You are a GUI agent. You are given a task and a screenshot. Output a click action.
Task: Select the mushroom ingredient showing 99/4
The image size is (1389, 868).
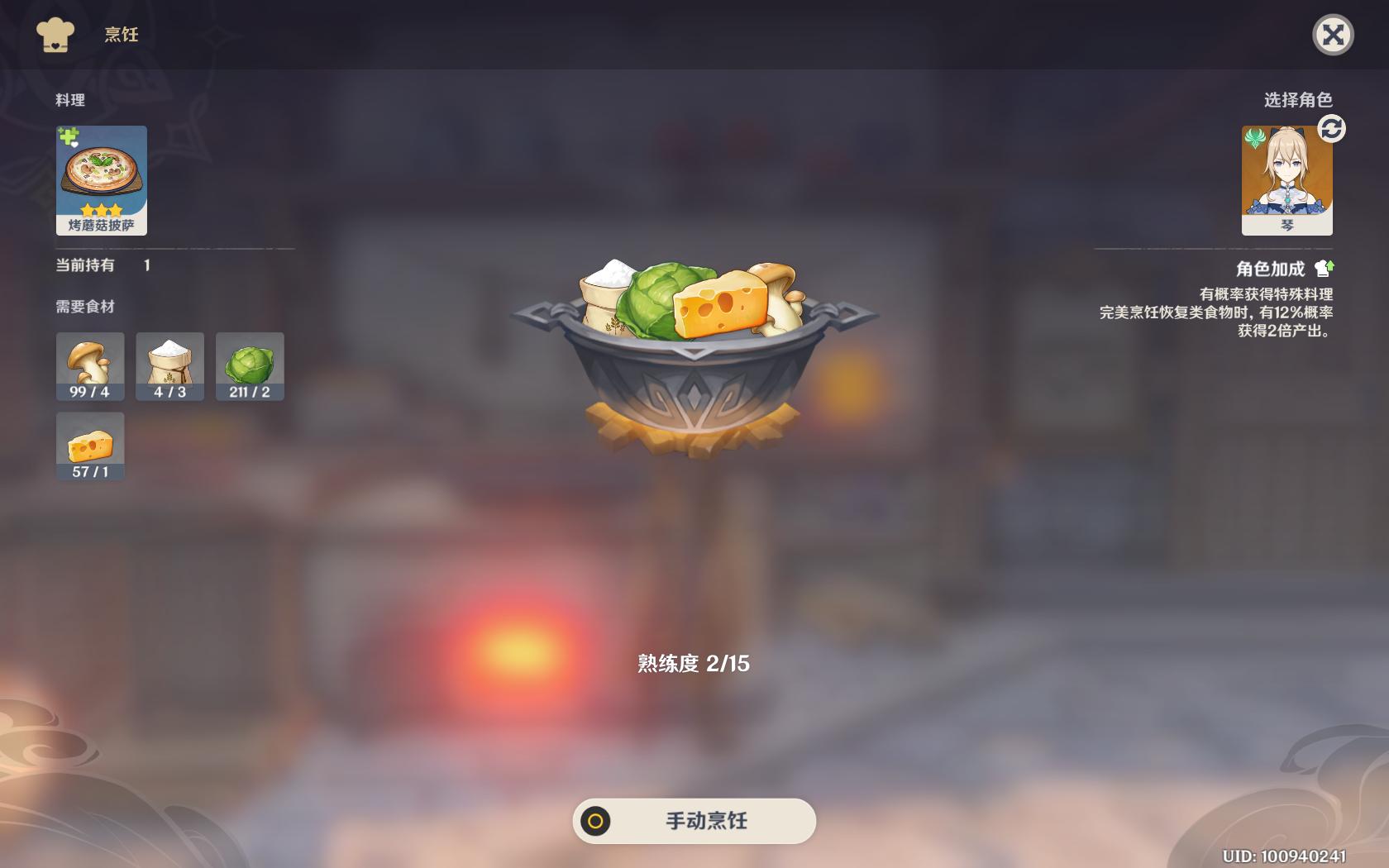(89, 366)
